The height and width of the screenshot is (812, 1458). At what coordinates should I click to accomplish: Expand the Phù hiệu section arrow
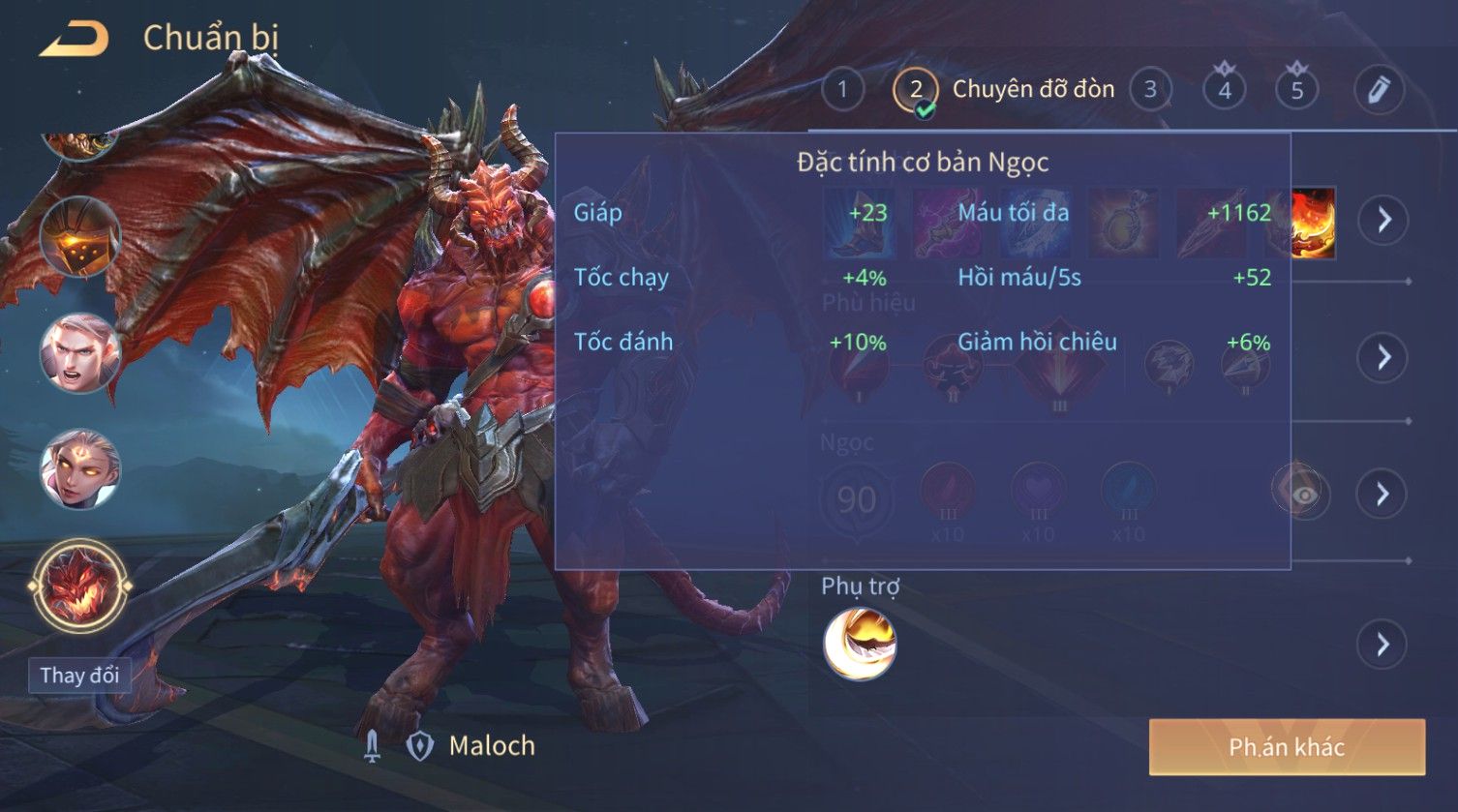1383,357
